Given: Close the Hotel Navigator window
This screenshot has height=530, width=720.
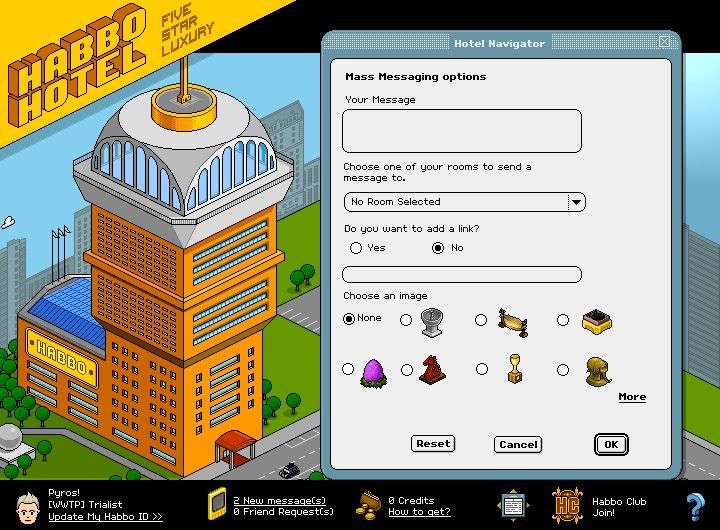Looking at the screenshot, I should coord(665,42).
